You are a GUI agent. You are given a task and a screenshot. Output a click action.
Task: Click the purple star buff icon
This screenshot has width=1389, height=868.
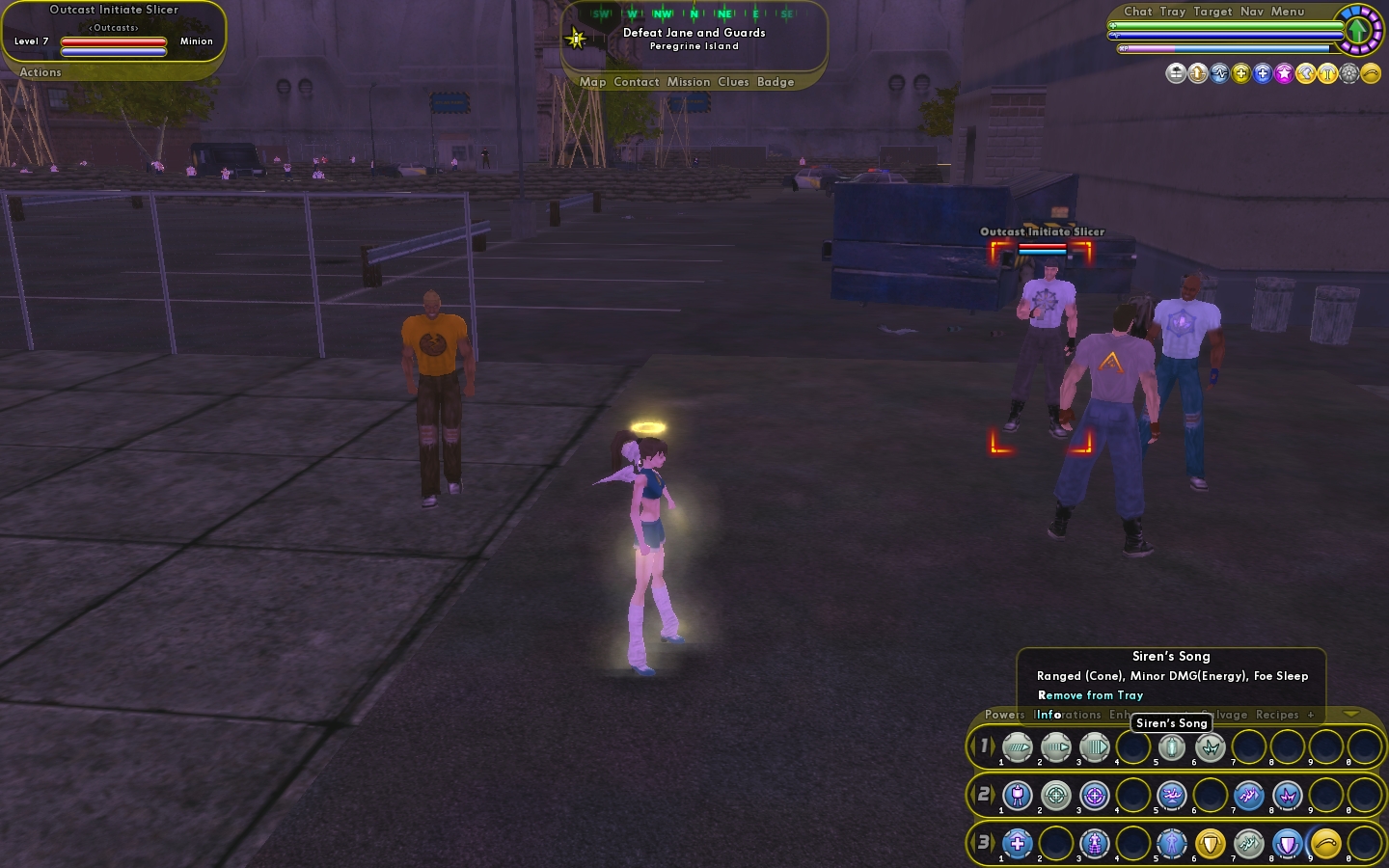1284,73
